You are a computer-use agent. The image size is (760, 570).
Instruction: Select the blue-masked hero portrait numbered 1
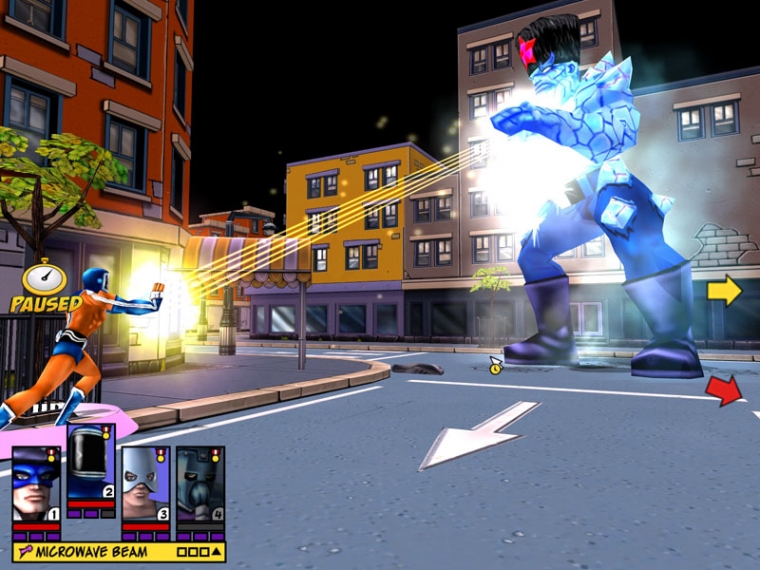coord(36,484)
